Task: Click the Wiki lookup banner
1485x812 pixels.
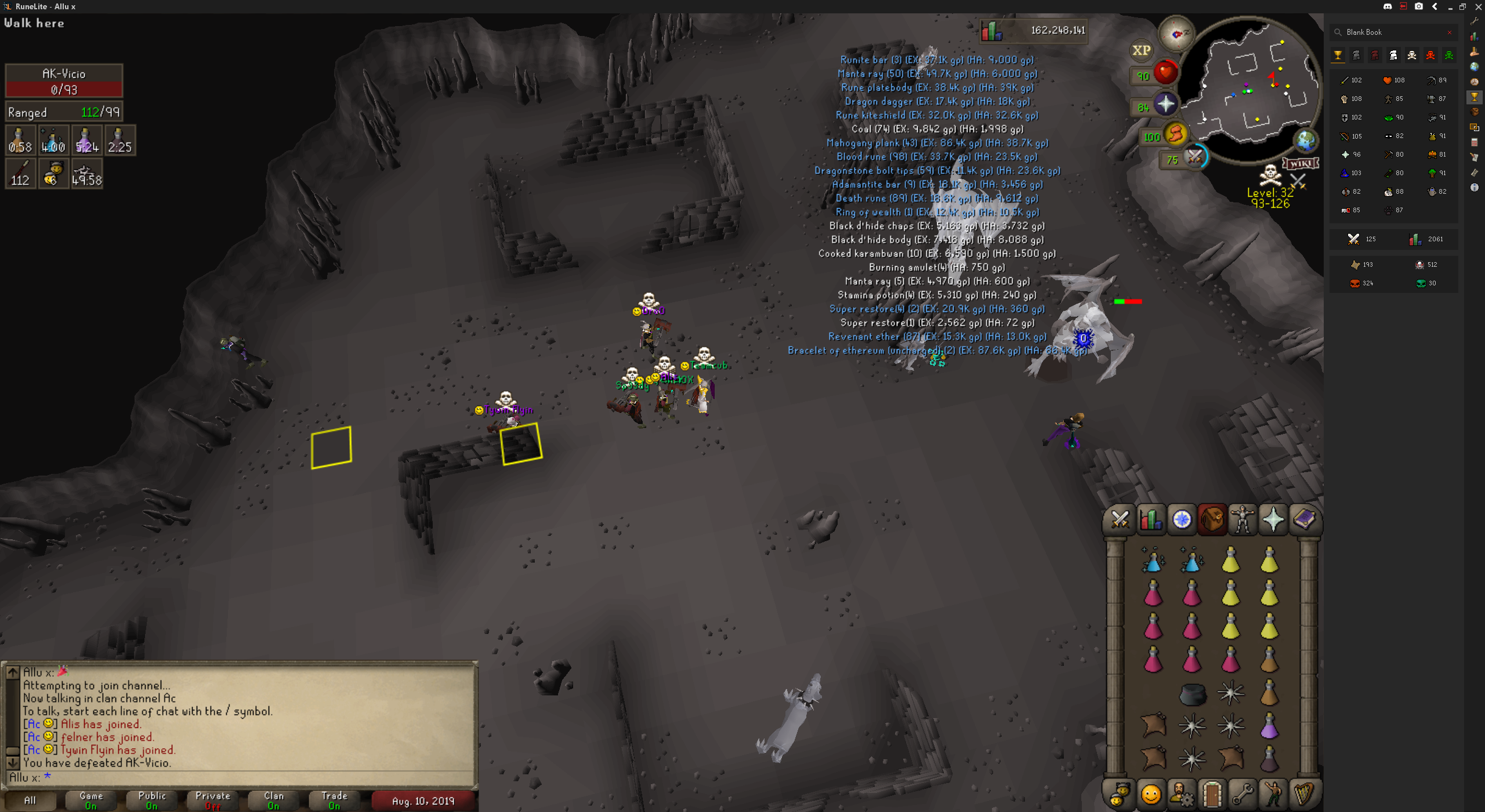Action: coord(1301,164)
